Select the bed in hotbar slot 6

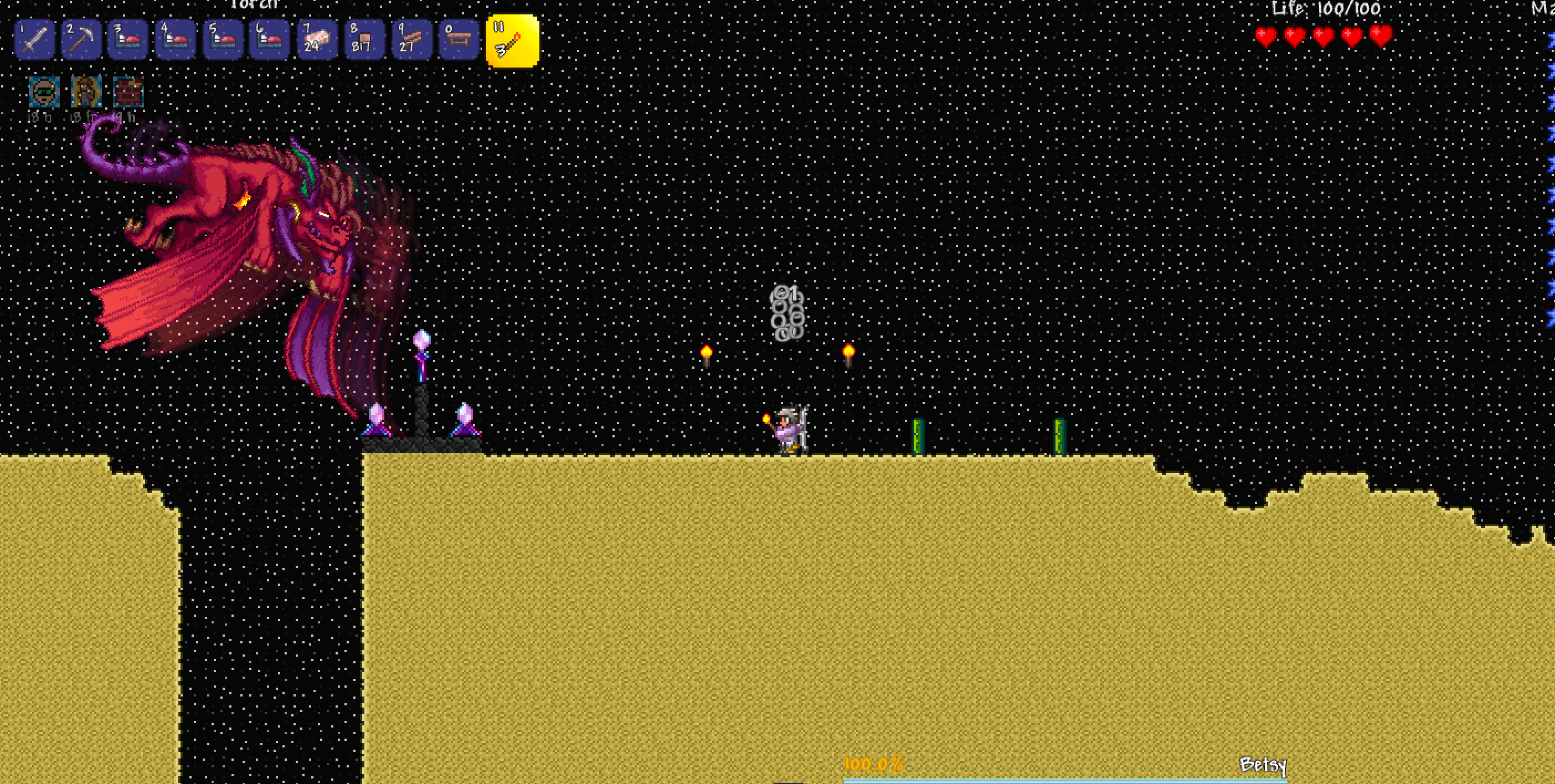coord(270,39)
